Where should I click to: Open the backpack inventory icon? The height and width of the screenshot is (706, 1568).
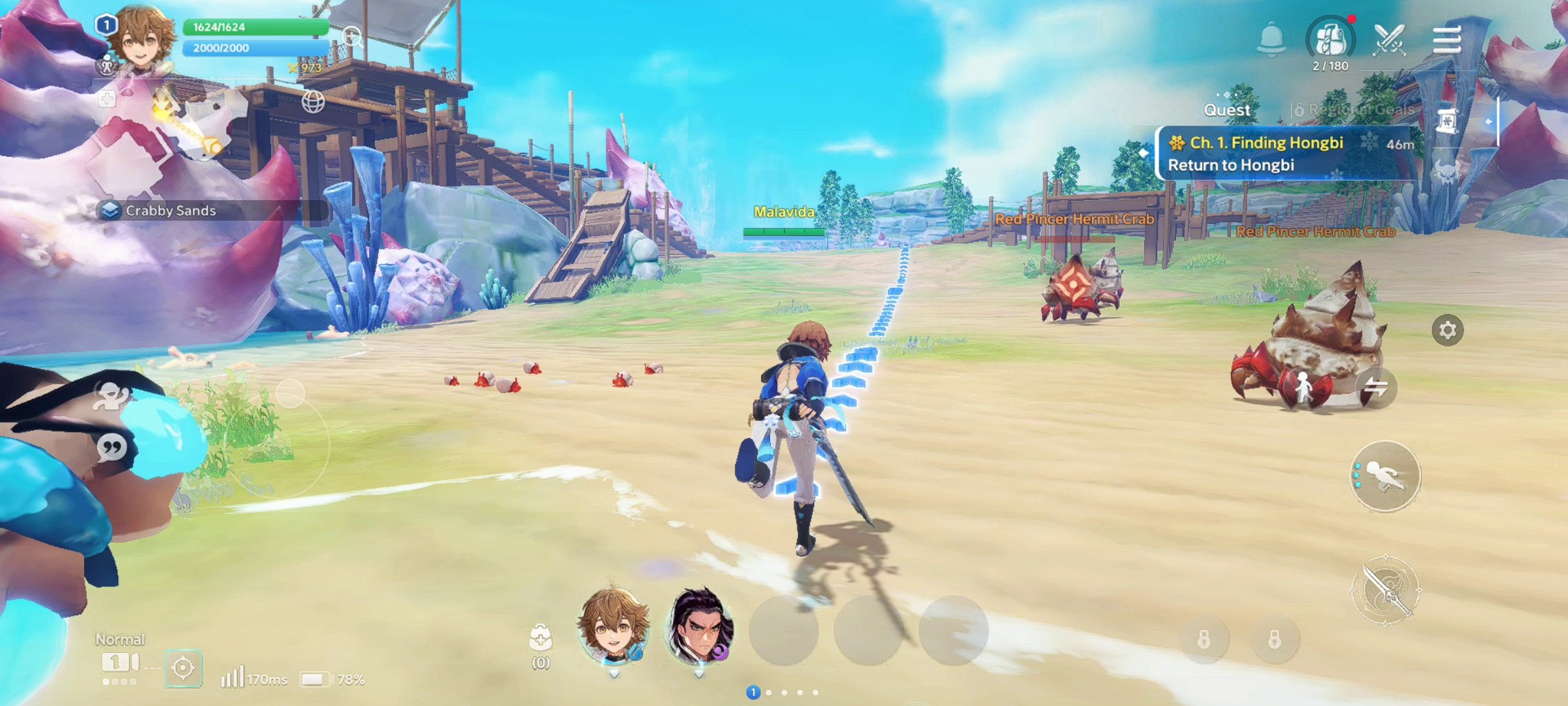[1330, 39]
